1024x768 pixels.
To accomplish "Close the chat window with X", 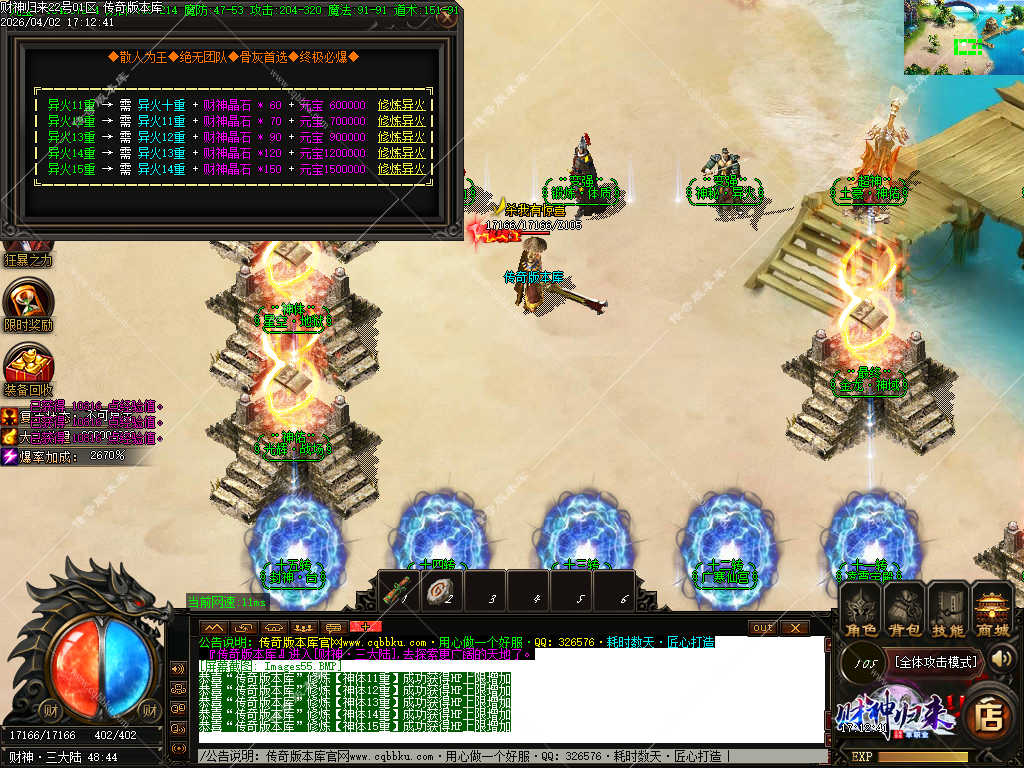I will point(795,627).
